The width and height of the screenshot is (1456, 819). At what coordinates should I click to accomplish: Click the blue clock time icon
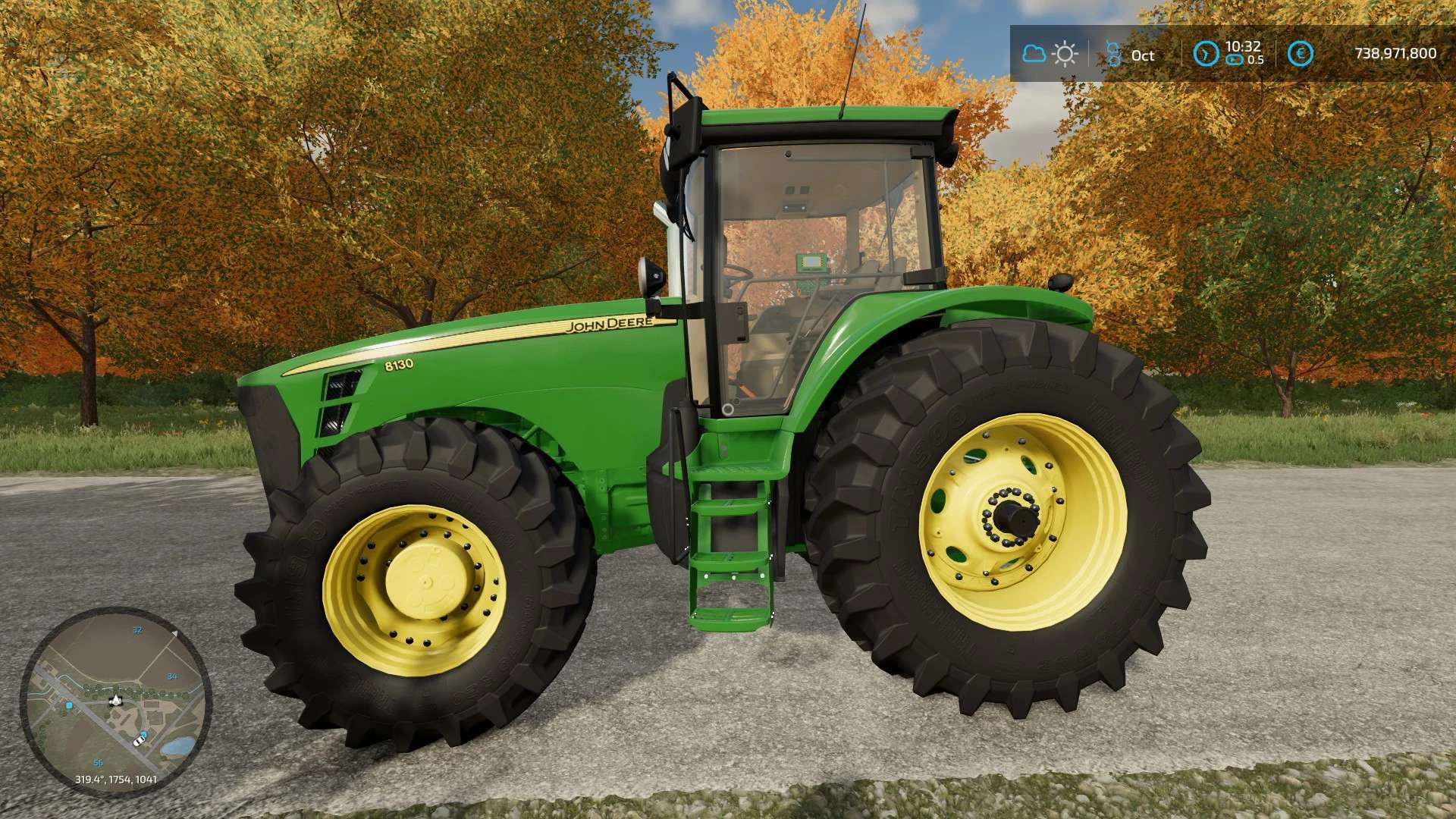1206,53
